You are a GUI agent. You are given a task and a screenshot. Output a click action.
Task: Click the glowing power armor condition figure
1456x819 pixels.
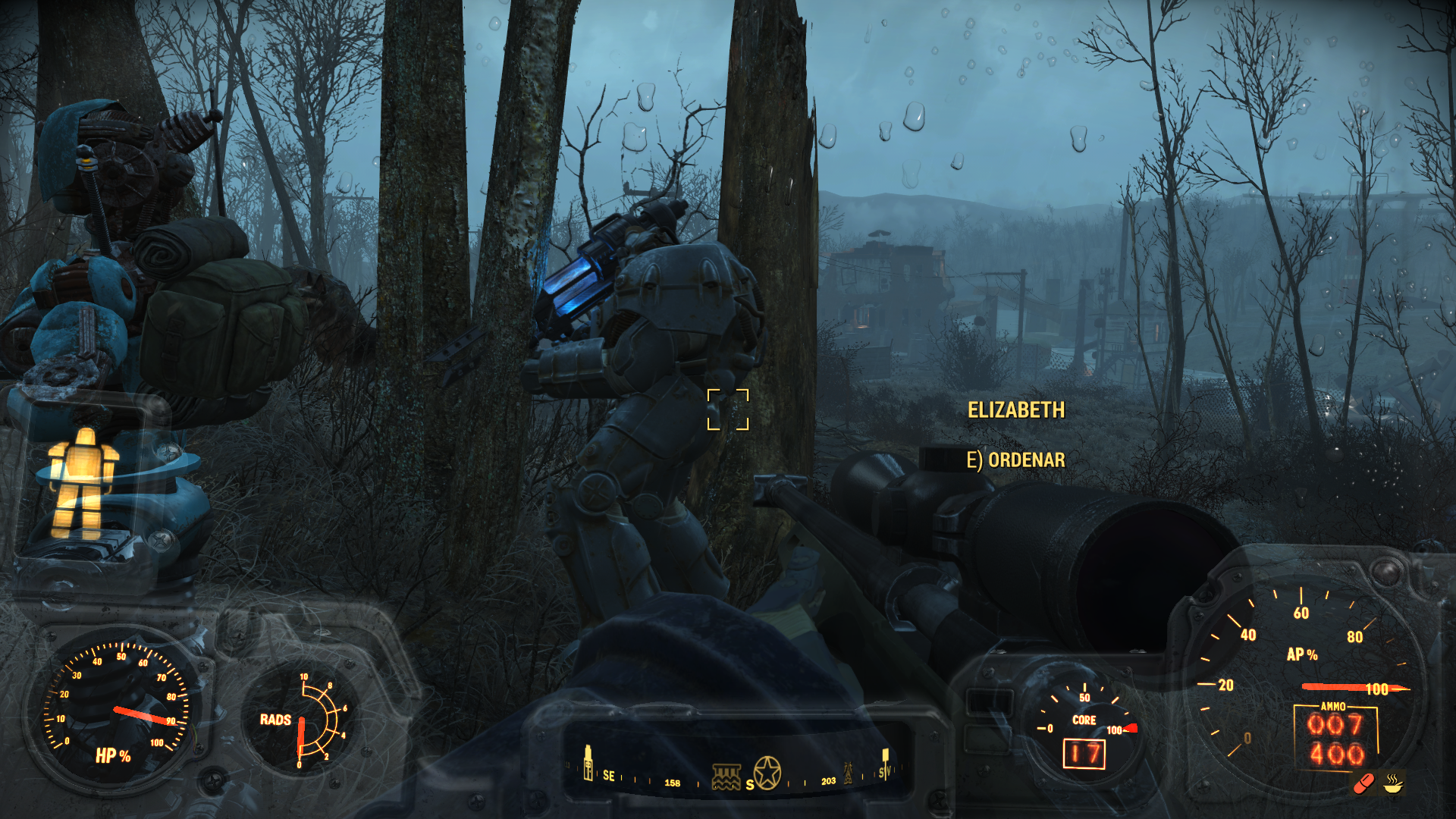coord(83,480)
